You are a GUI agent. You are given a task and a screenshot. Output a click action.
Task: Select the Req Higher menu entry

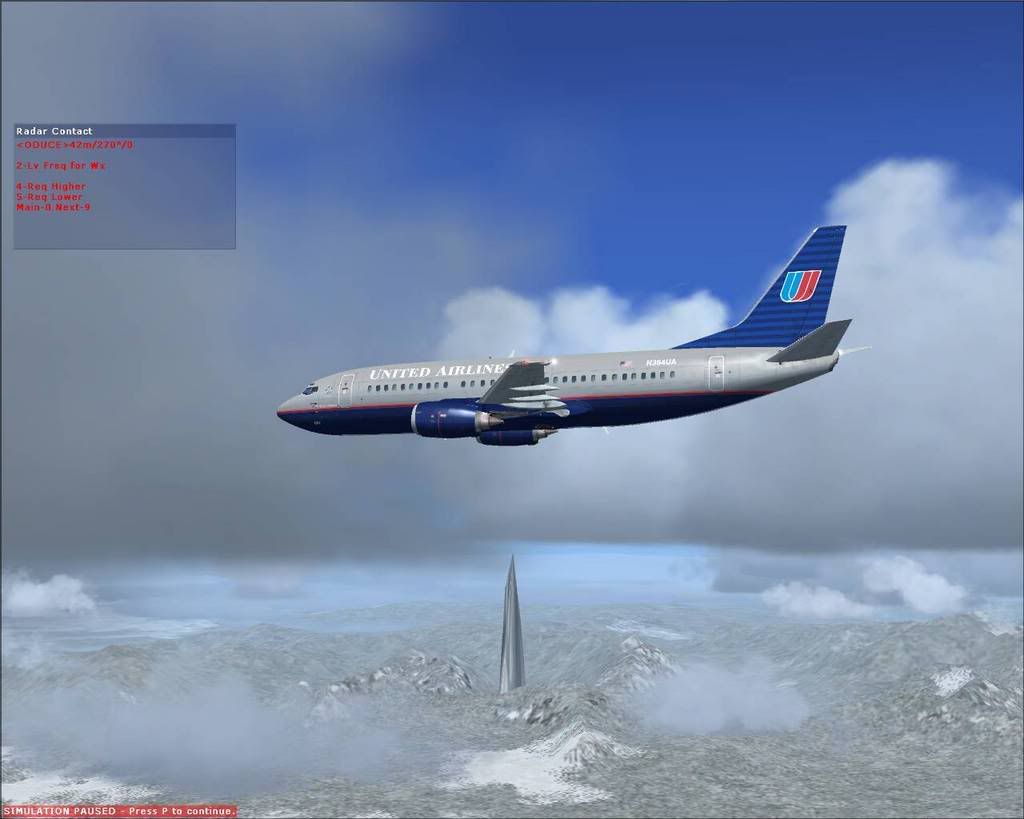click(51, 186)
